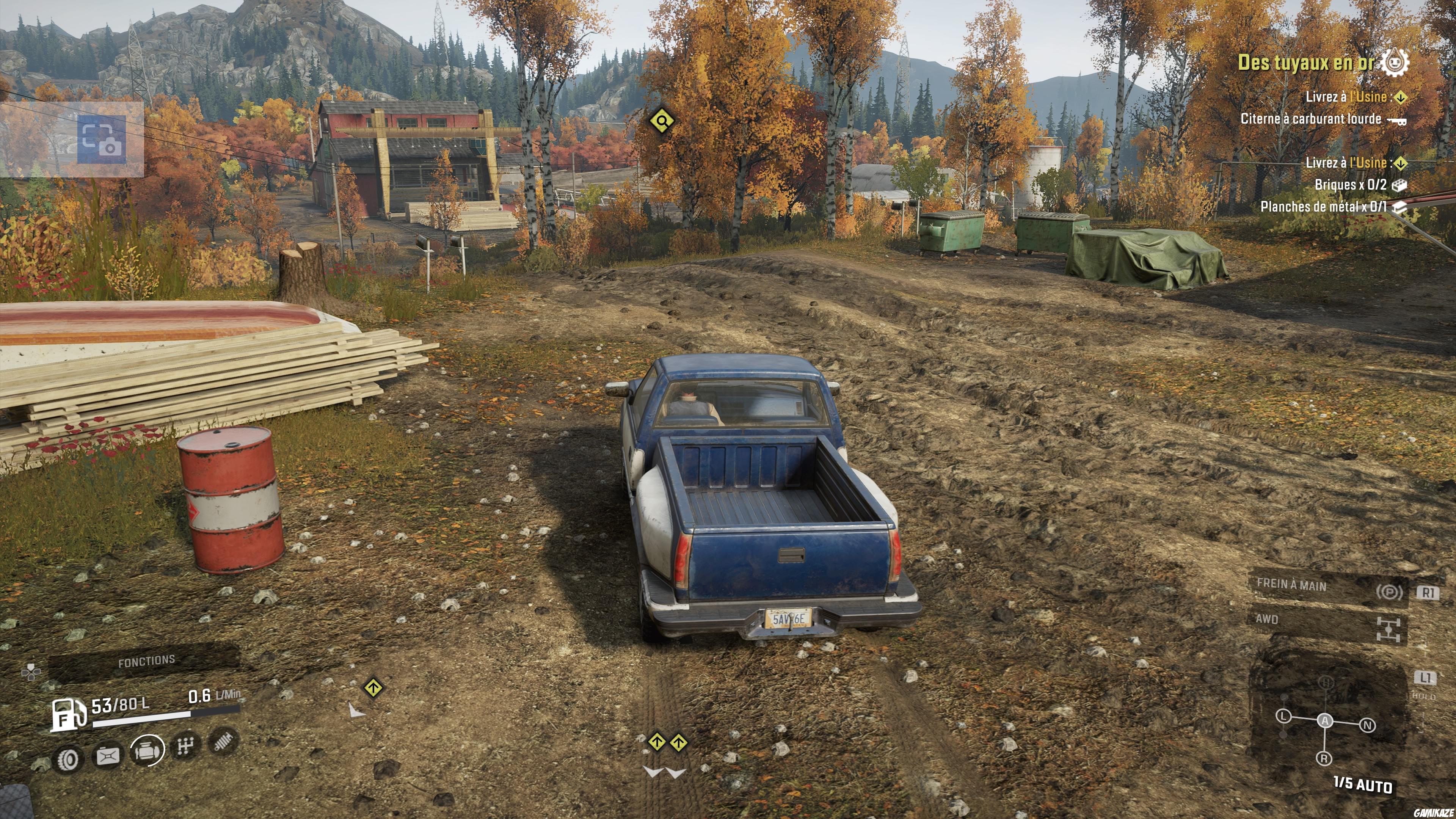The width and height of the screenshot is (1456, 819).
Task: Select the engine status icon
Action: 147,750
